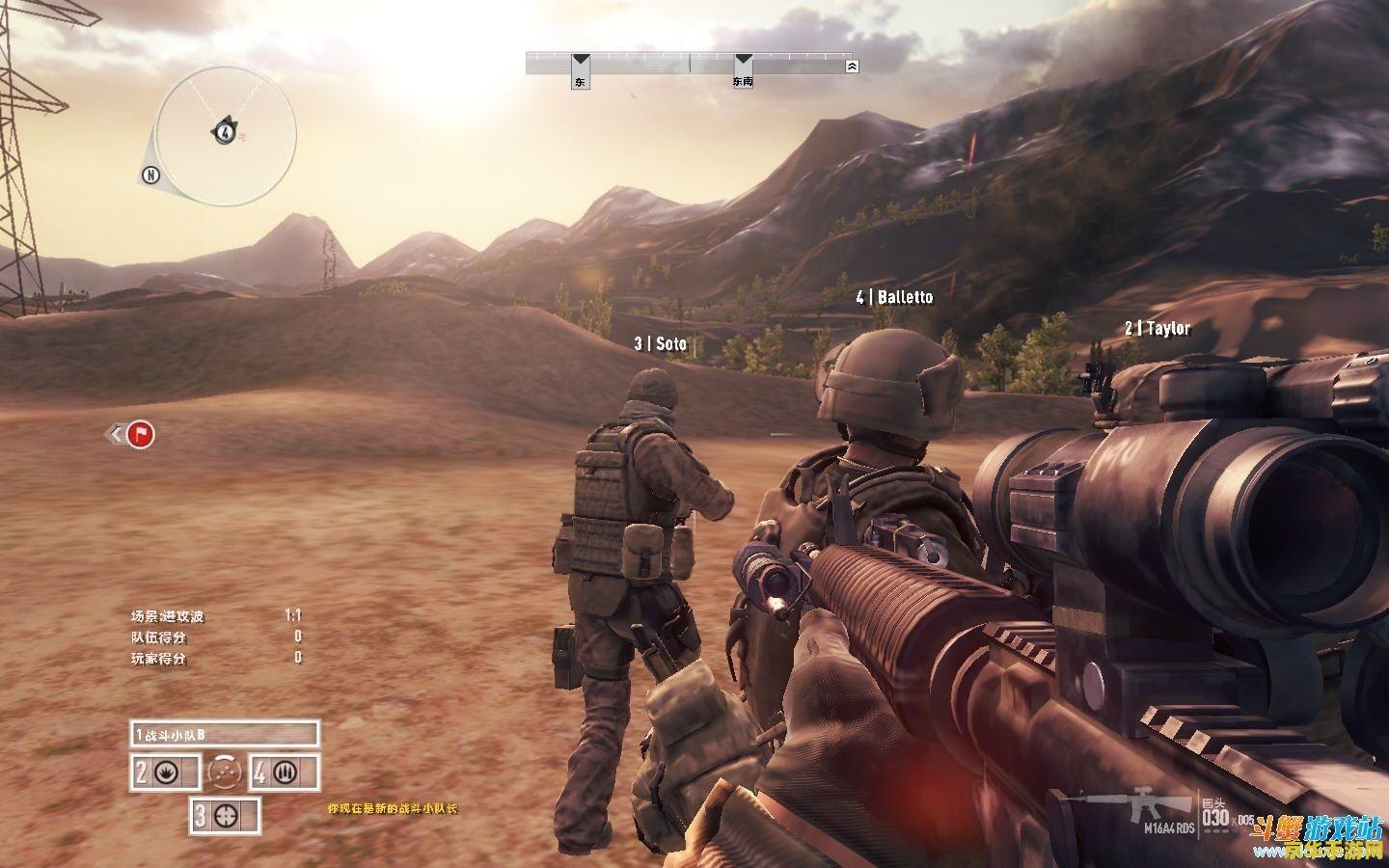
Task: Click the Soto squad member name tag
Action: point(661,343)
